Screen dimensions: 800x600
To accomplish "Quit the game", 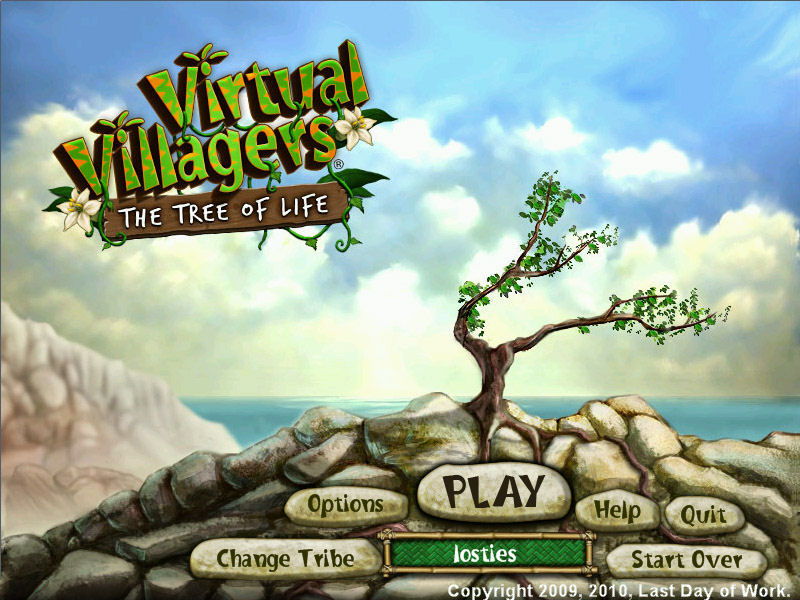I will pos(704,515).
